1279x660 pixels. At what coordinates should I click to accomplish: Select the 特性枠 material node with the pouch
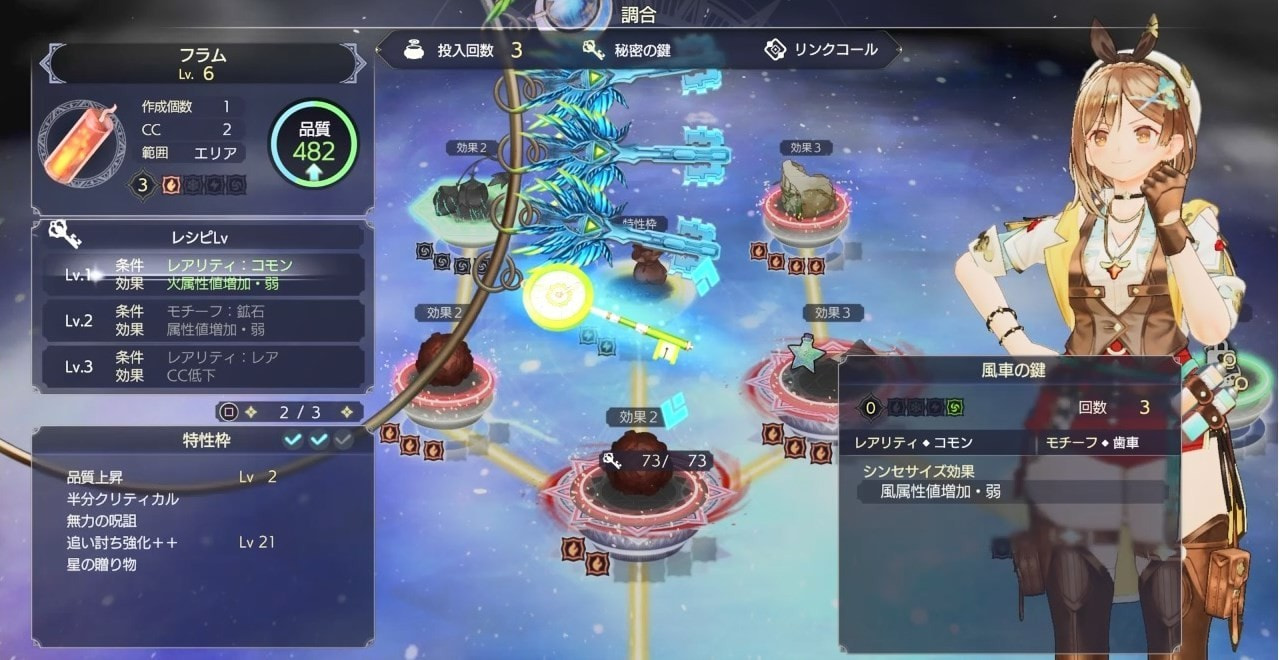pos(650,265)
